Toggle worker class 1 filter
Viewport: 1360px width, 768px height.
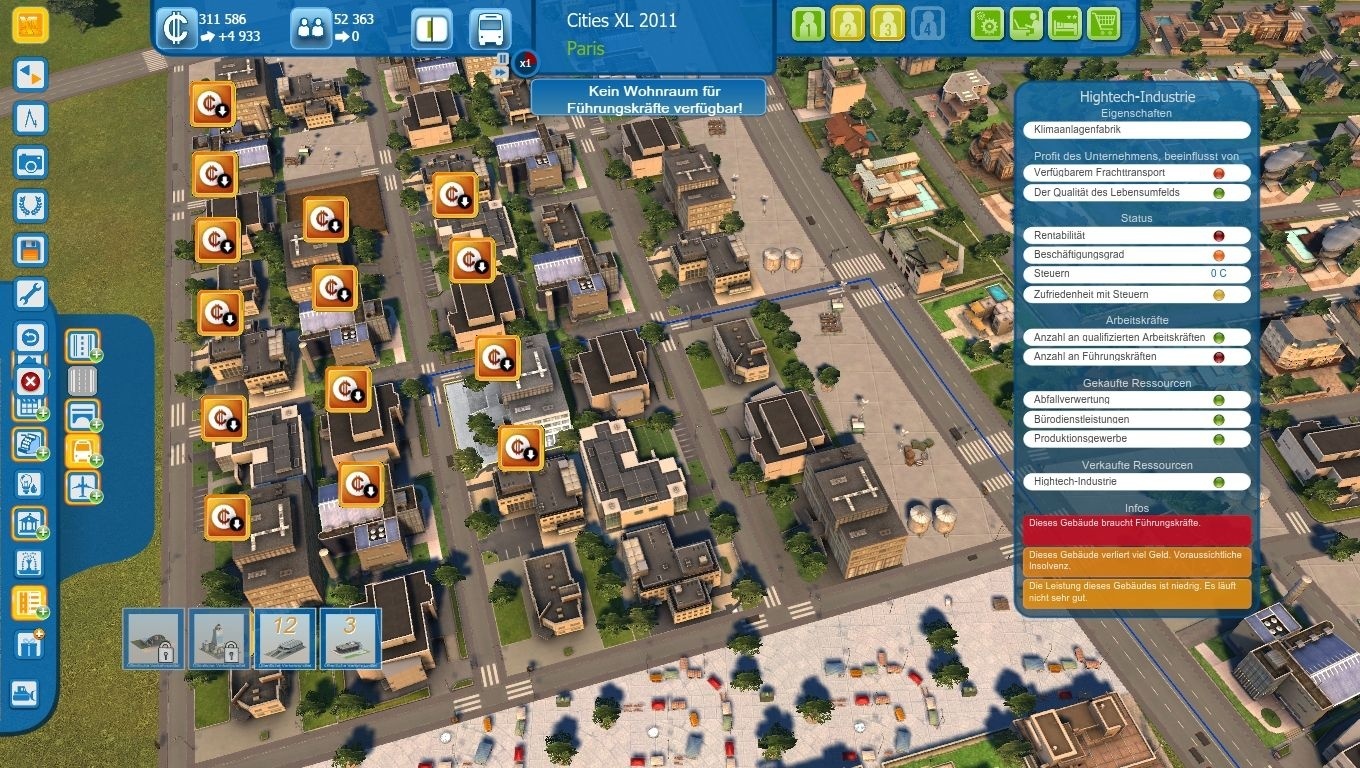coord(807,22)
